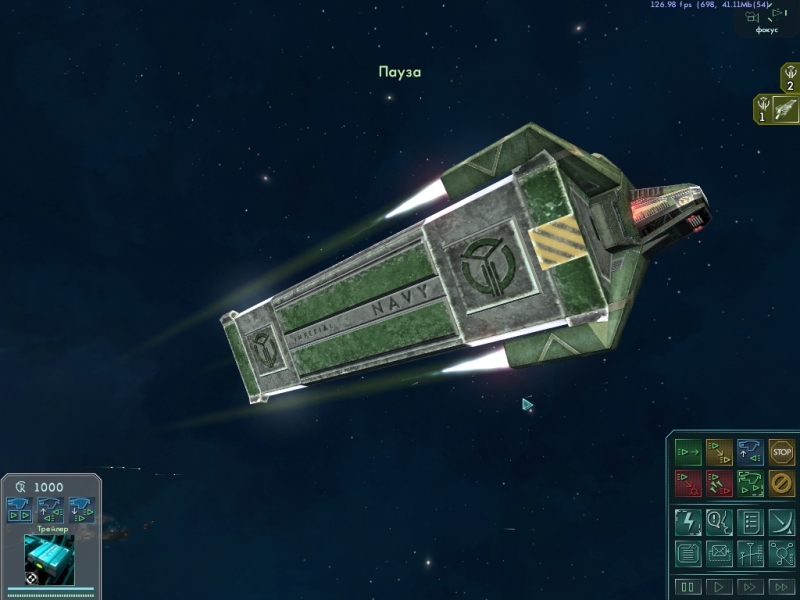Select the blue dock-to-mothership order button
This screenshot has height=600, width=800.
pos(750,452)
